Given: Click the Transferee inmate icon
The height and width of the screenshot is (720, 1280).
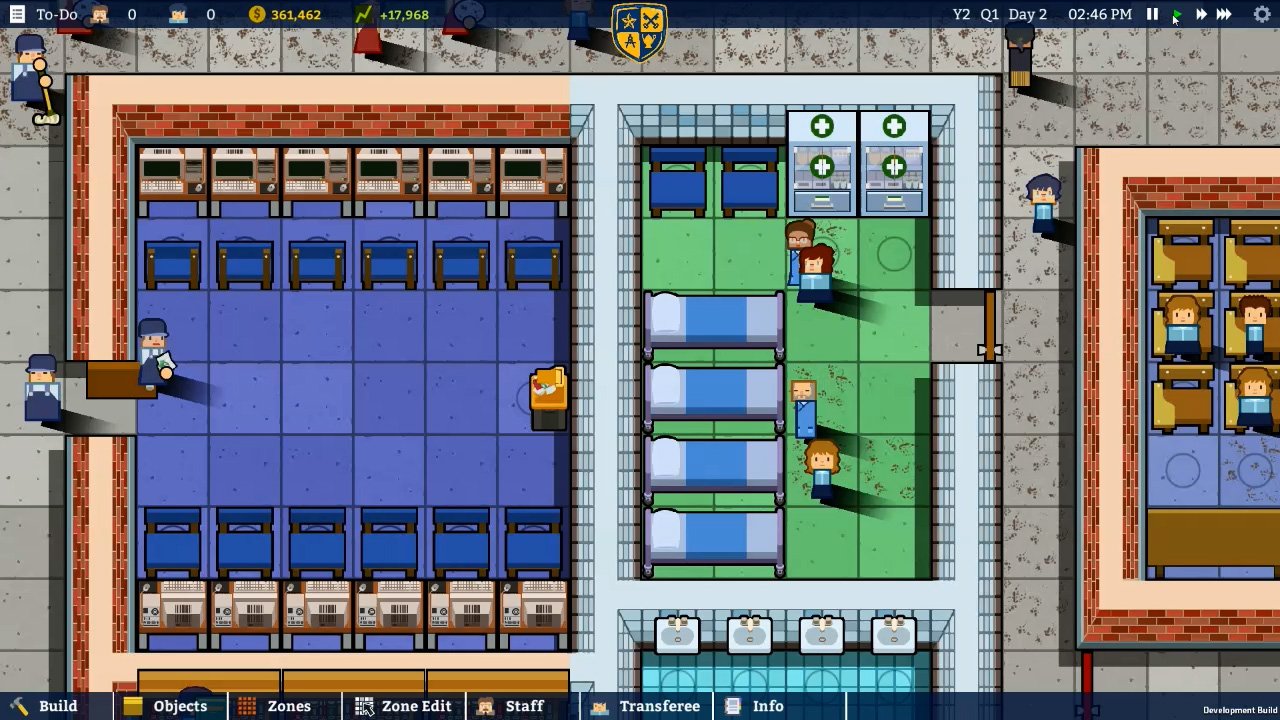Looking at the screenshot, I should [598, 706].
